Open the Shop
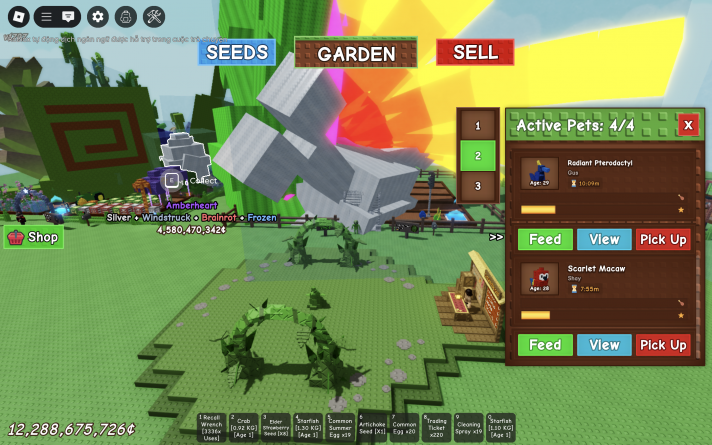712x445 pixels. tap(34, 237)
